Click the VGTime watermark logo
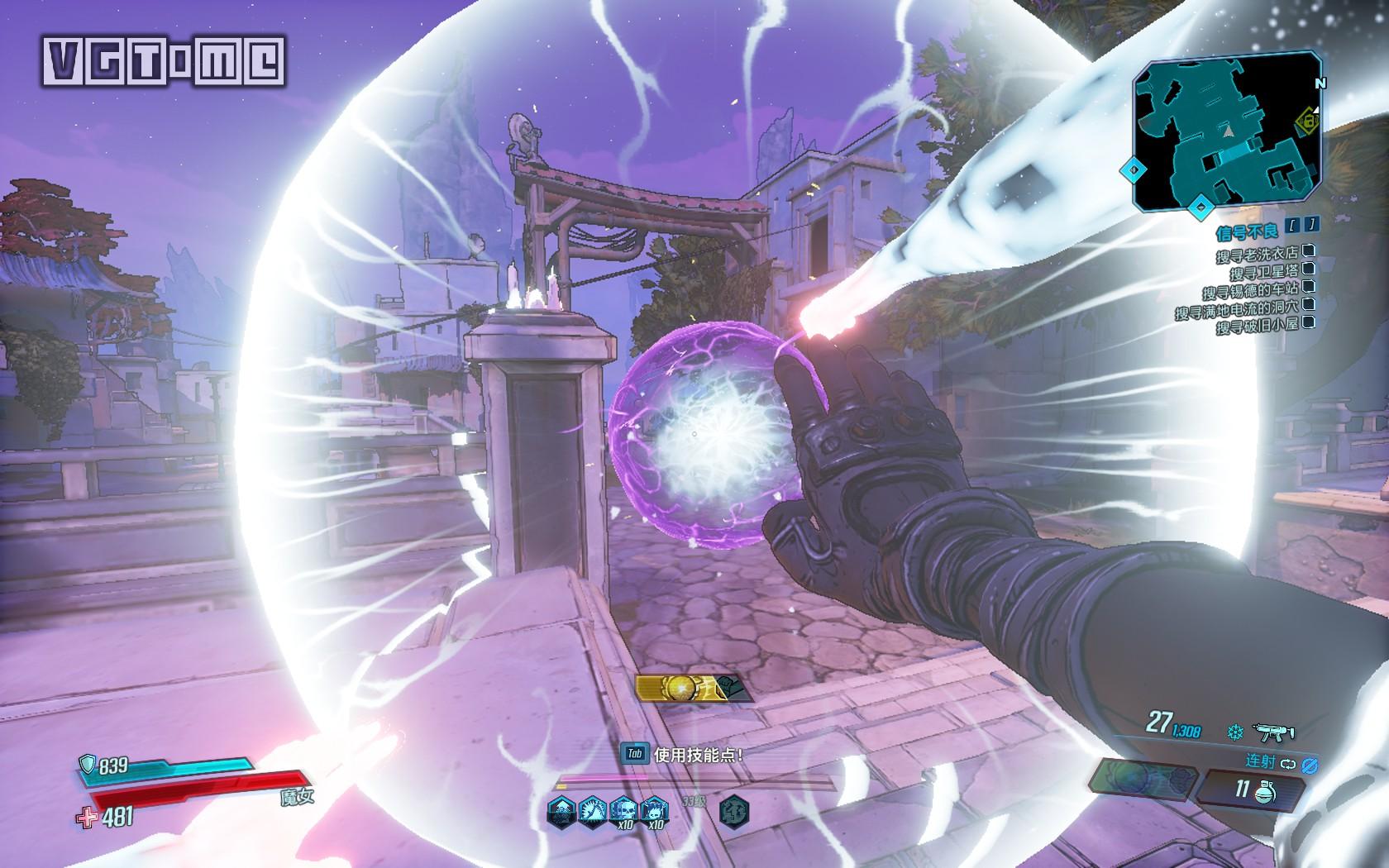This screenshot has height=868, width=1389. coord(164,62)
